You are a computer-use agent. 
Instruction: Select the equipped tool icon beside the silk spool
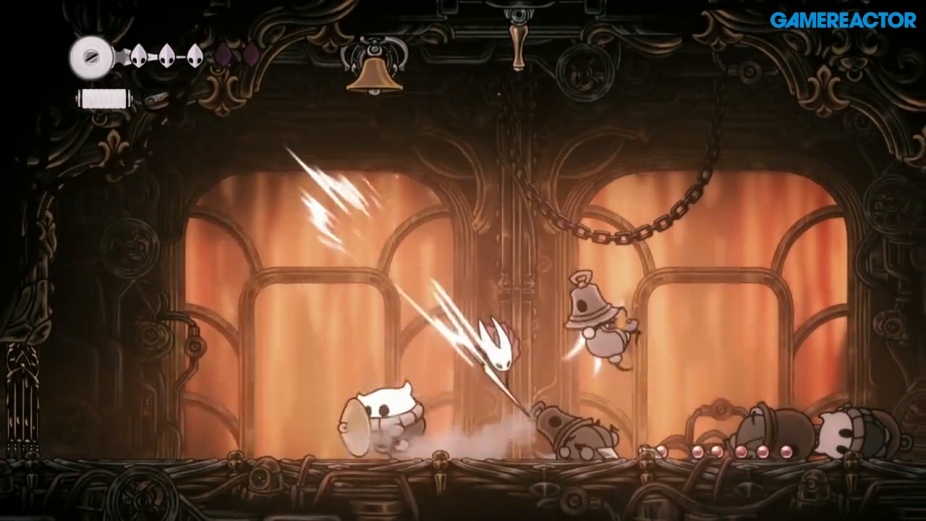[157, 99]
